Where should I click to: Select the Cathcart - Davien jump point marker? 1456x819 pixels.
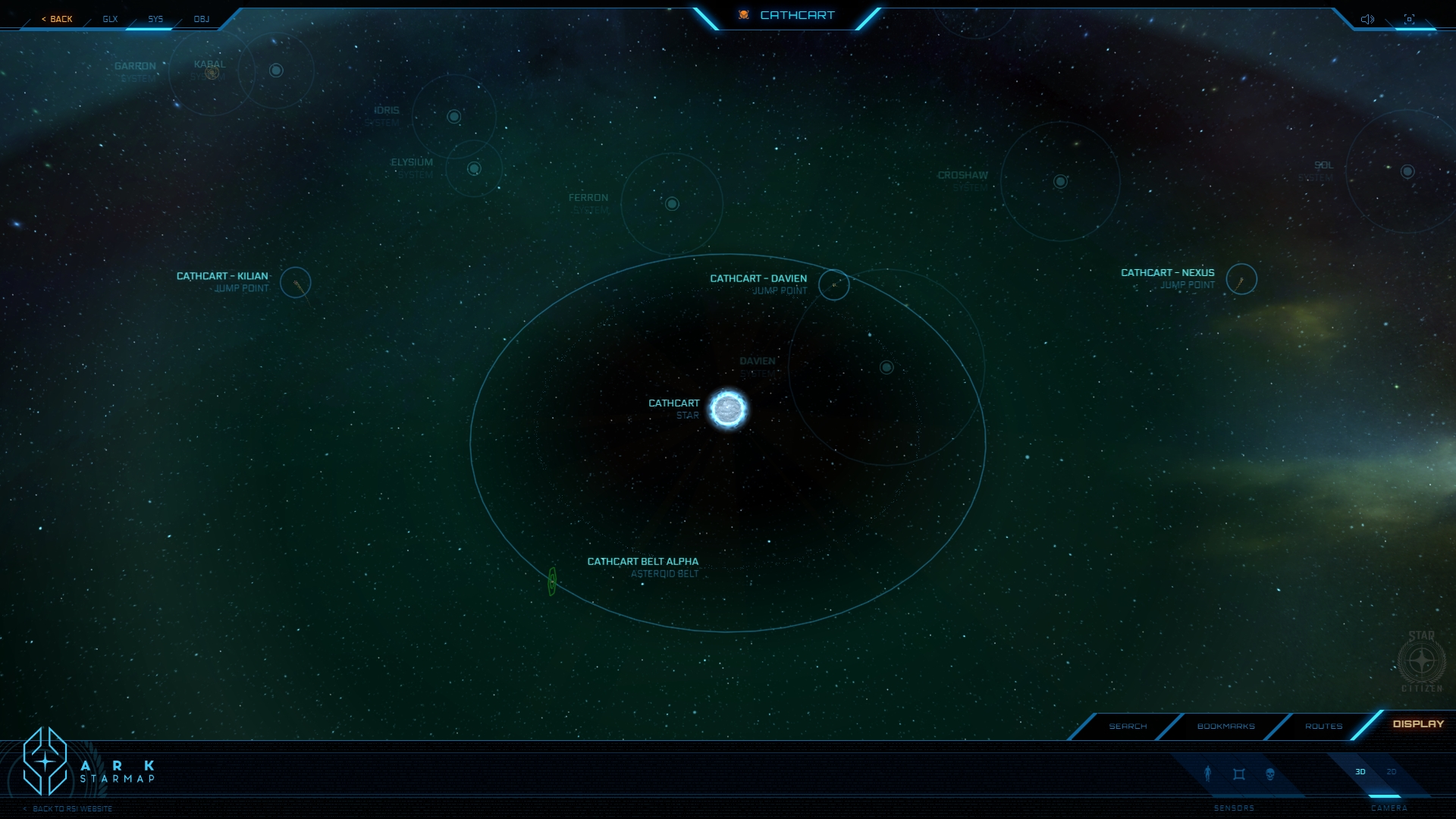tap(833, 285)
